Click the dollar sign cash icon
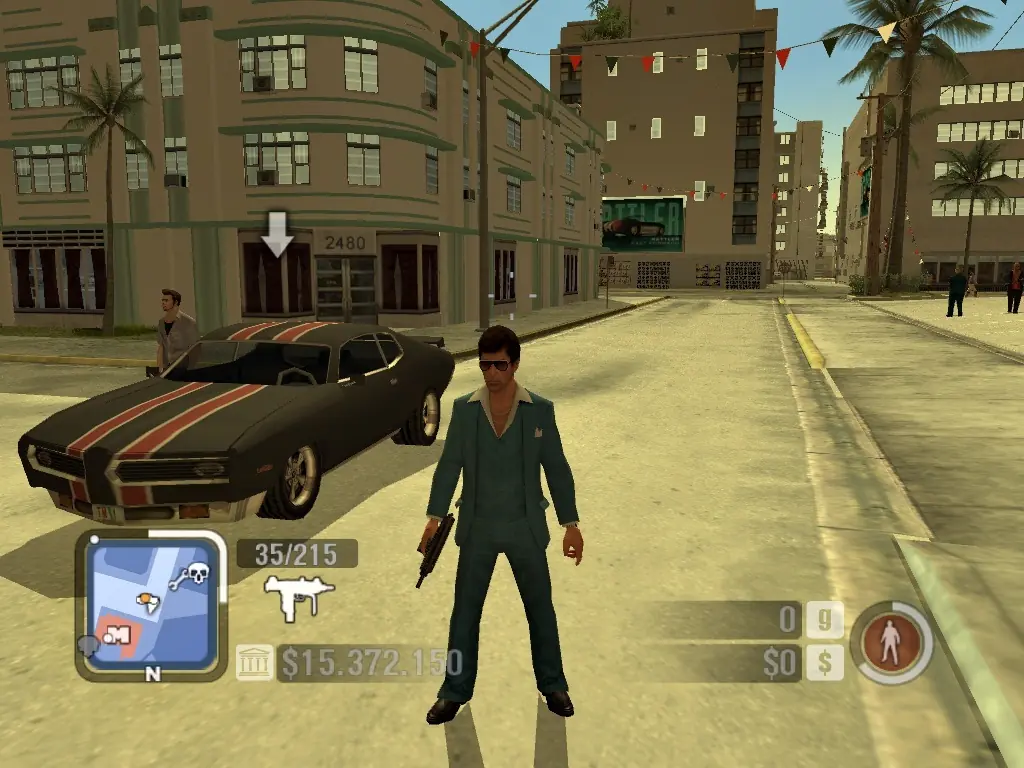Viewport: 1024px width, 768px height. 824,662
